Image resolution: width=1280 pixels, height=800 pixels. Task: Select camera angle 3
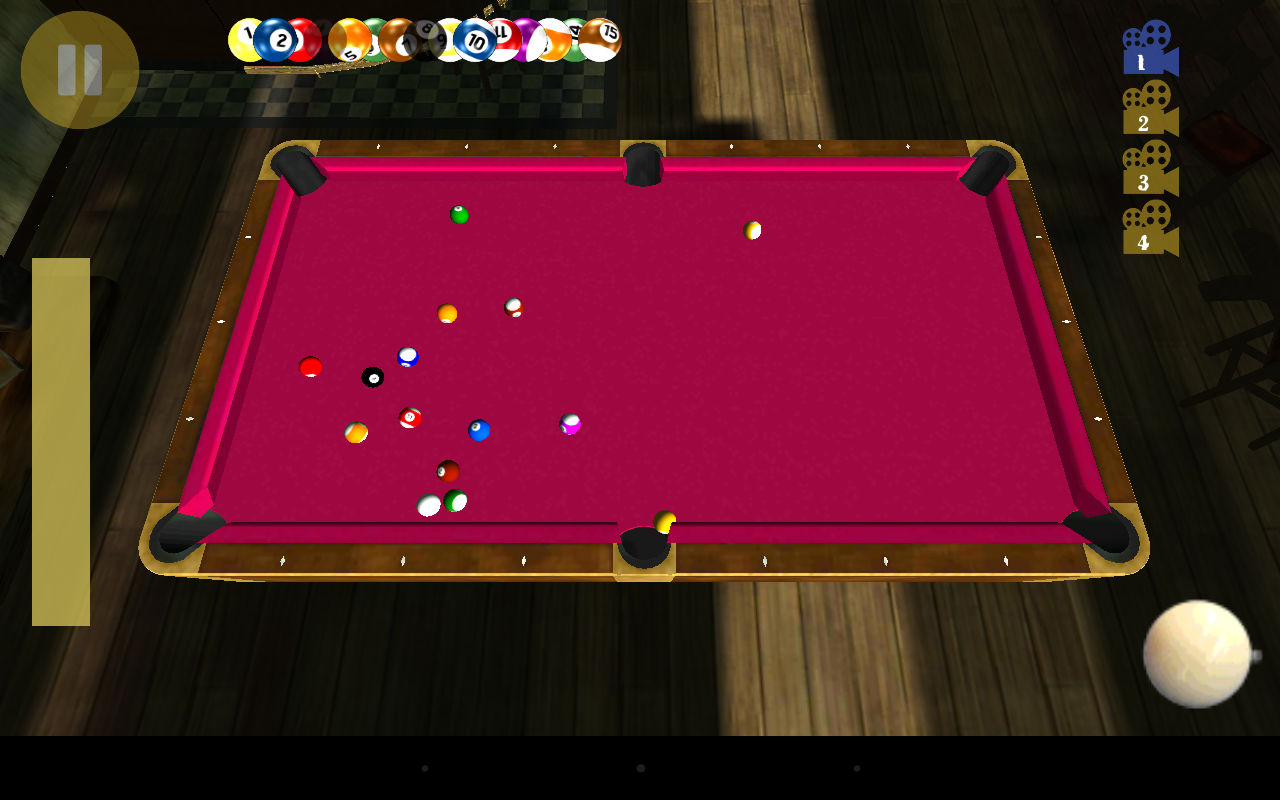(x=1148, y=180)
